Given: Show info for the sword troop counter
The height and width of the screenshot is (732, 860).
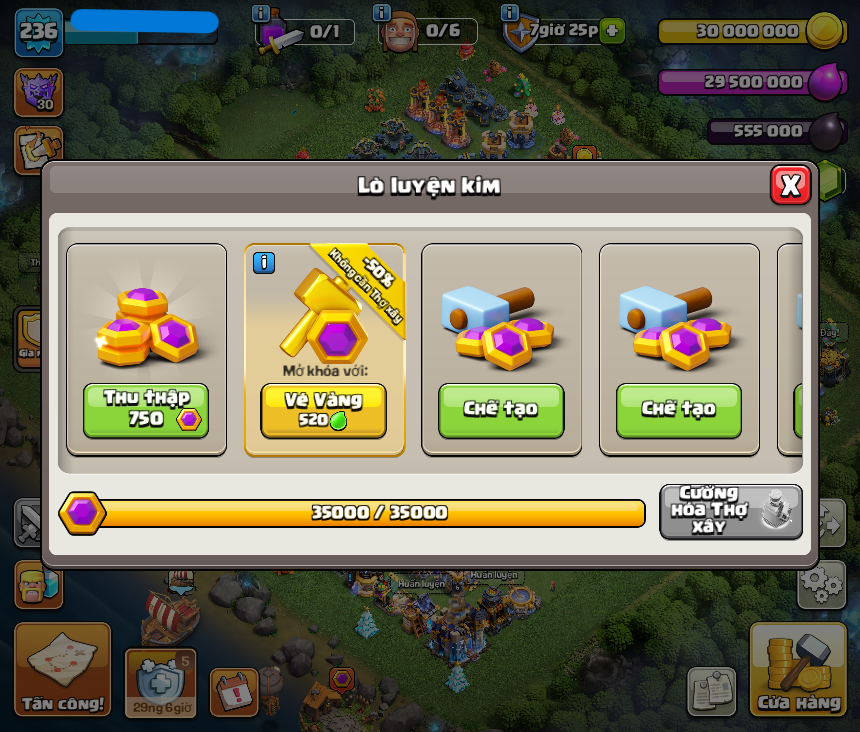Looking at the screenshot, I should pyautogui.click(x=261, y=13).
